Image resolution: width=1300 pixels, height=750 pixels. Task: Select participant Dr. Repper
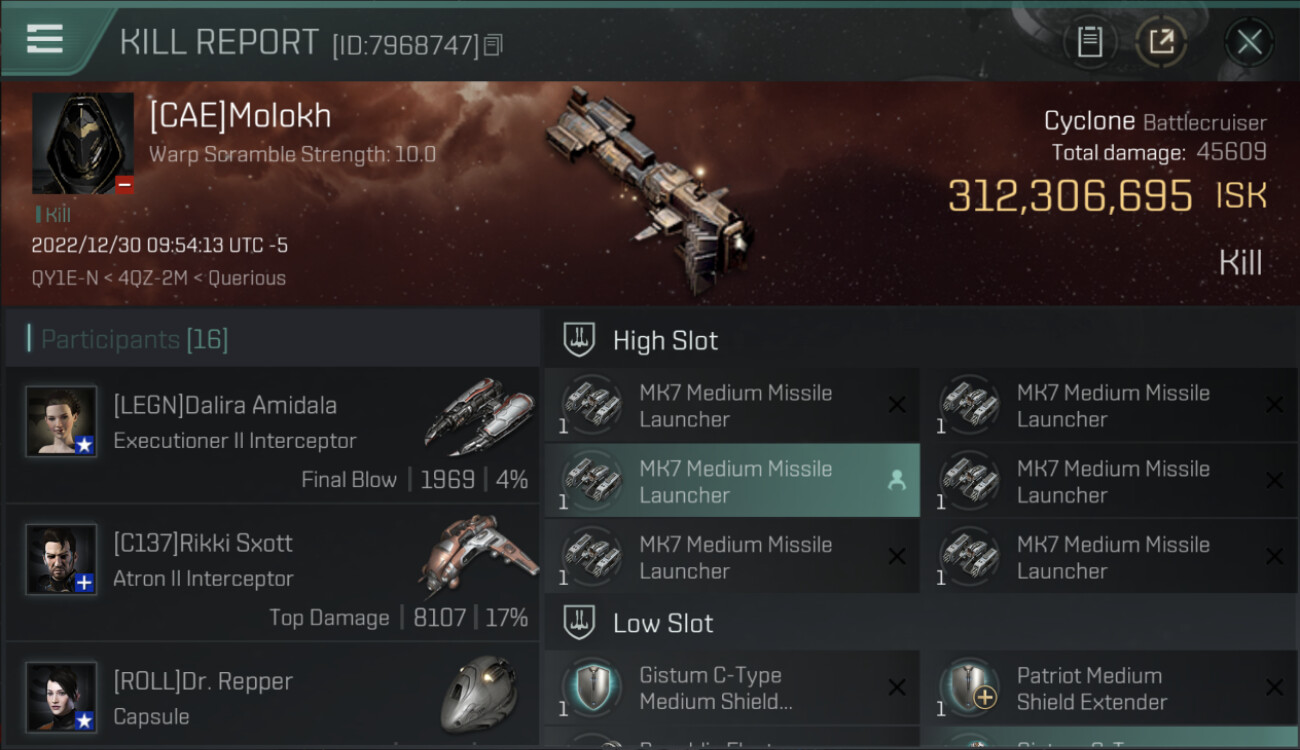tap(272, 698)
